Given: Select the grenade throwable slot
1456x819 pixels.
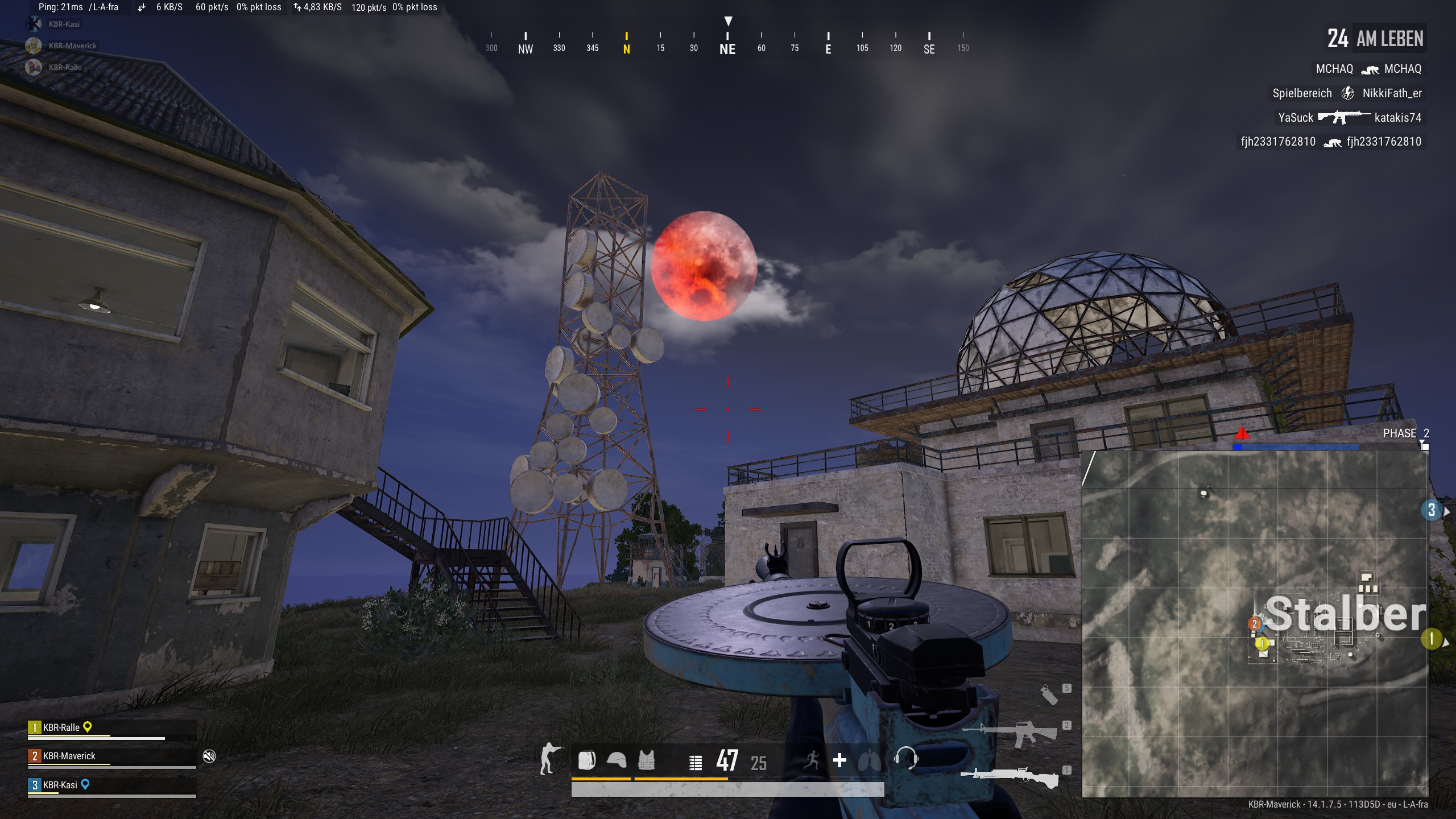Looking at the screenshot, I should (1049, 694).
